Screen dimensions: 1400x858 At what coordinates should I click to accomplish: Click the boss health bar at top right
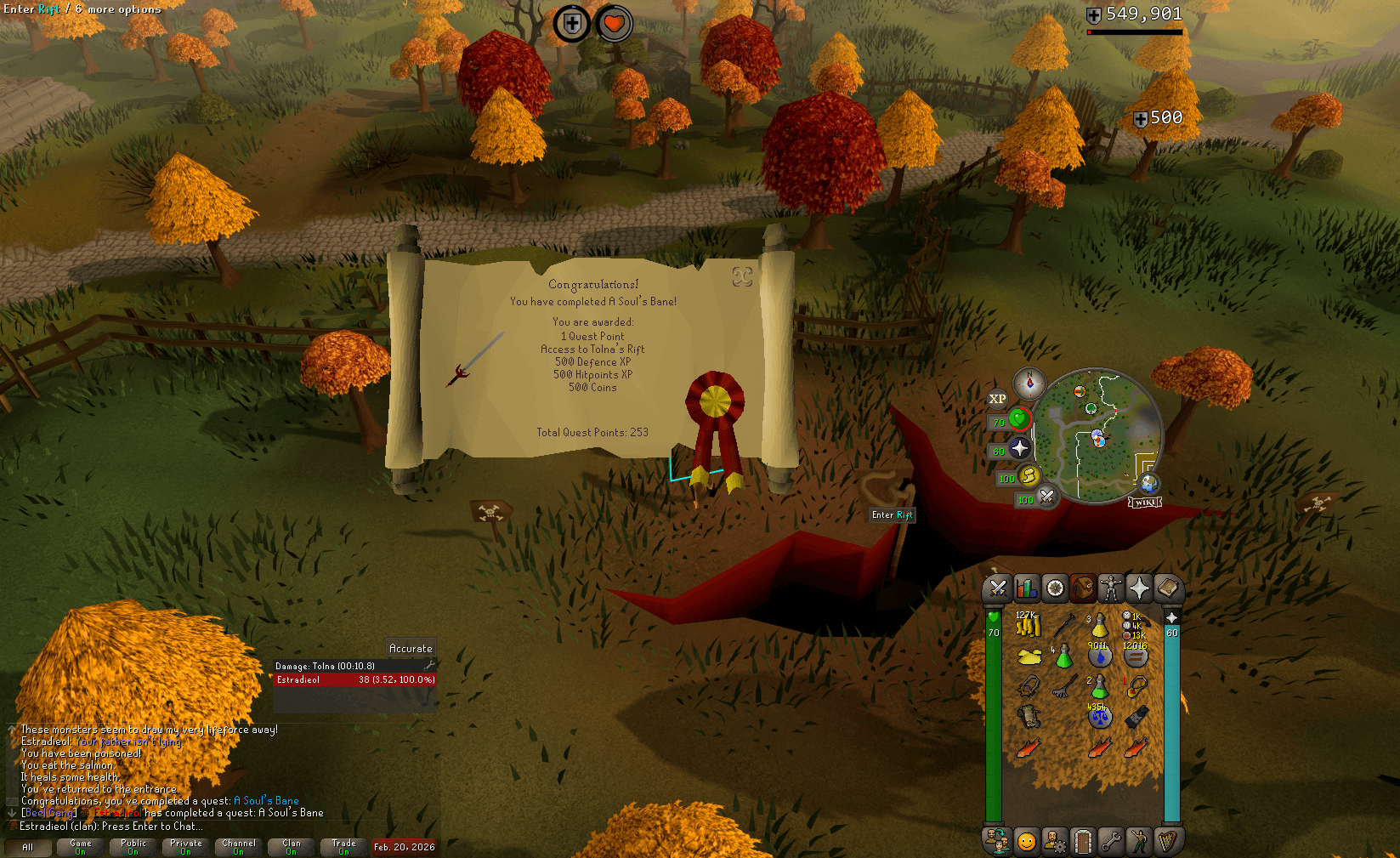tap(1134, 31)
